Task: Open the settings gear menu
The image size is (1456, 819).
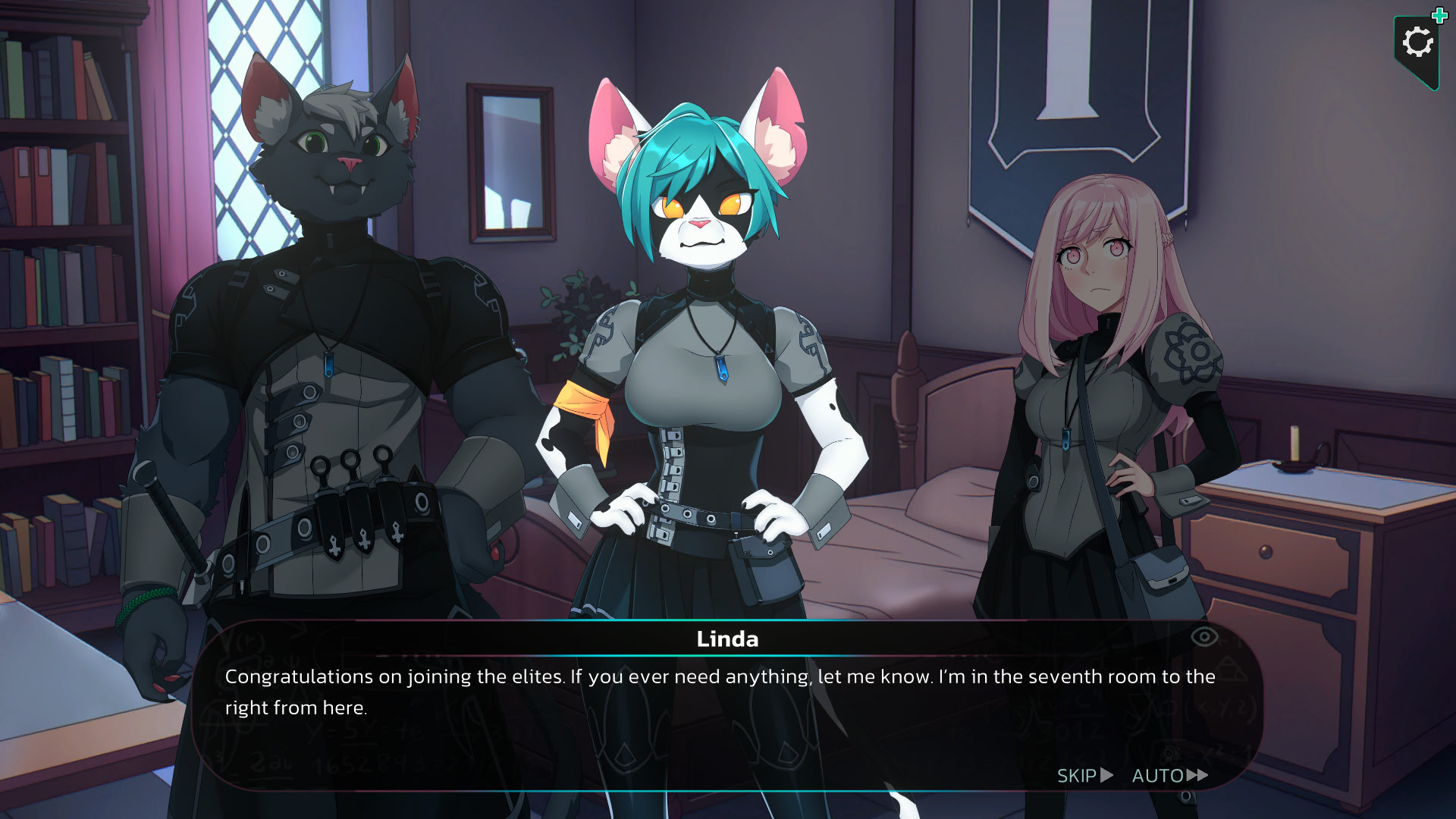Action: tap(1417, 43)
